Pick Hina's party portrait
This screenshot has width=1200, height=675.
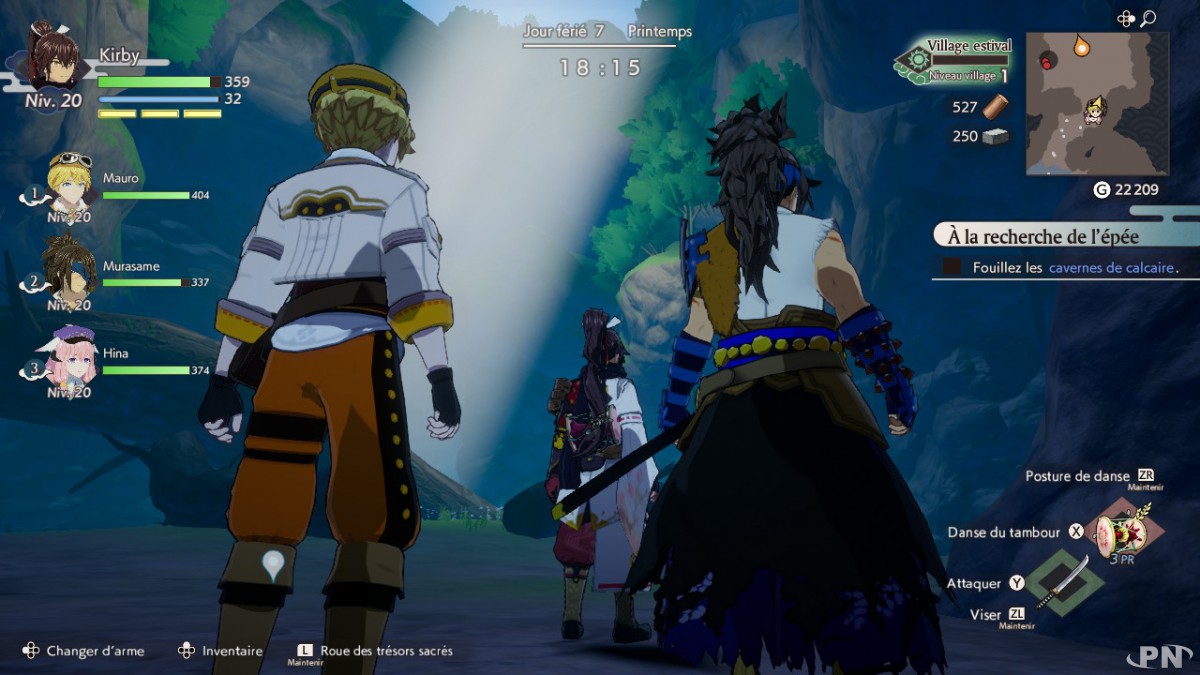pyautogui.click(x=70, y=355)
